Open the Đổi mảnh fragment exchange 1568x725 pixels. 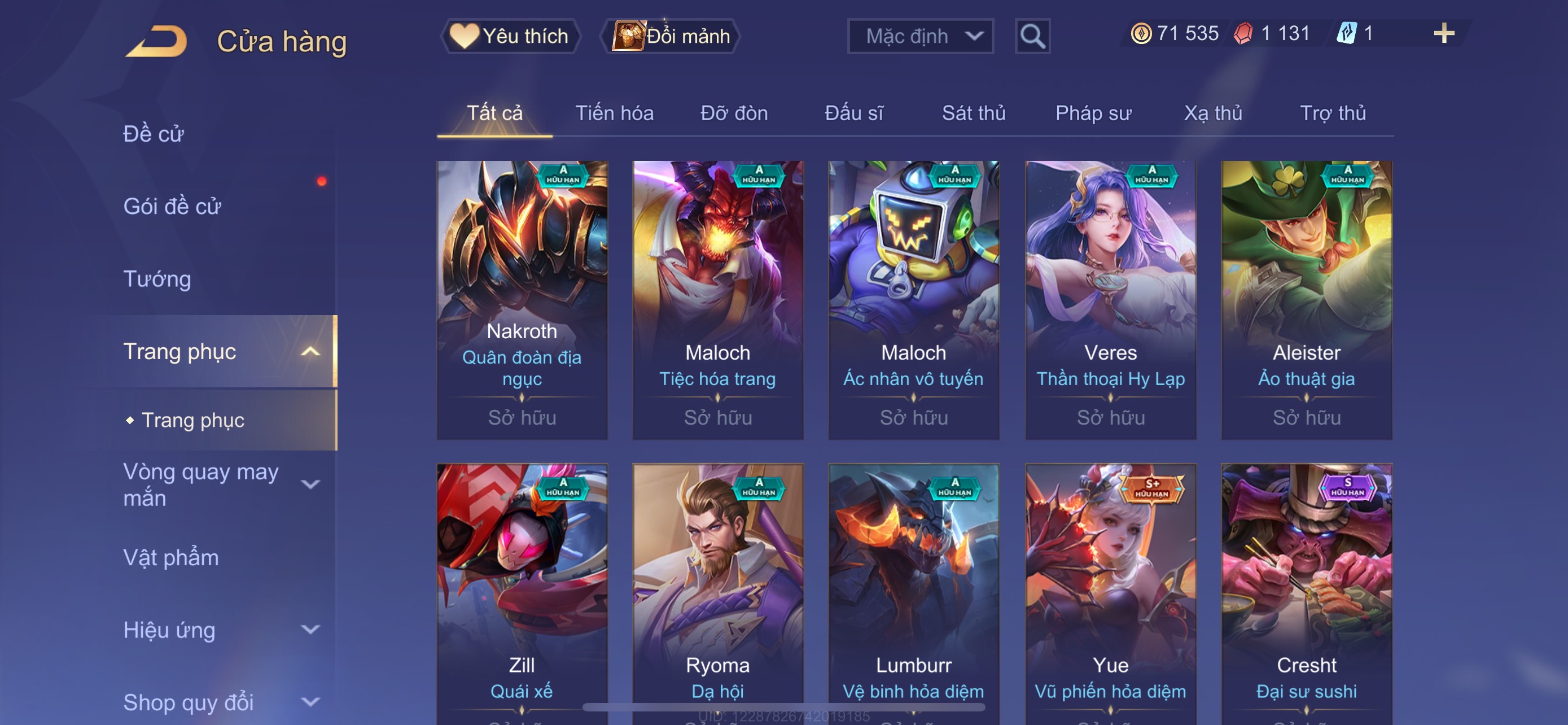point(671,37)
